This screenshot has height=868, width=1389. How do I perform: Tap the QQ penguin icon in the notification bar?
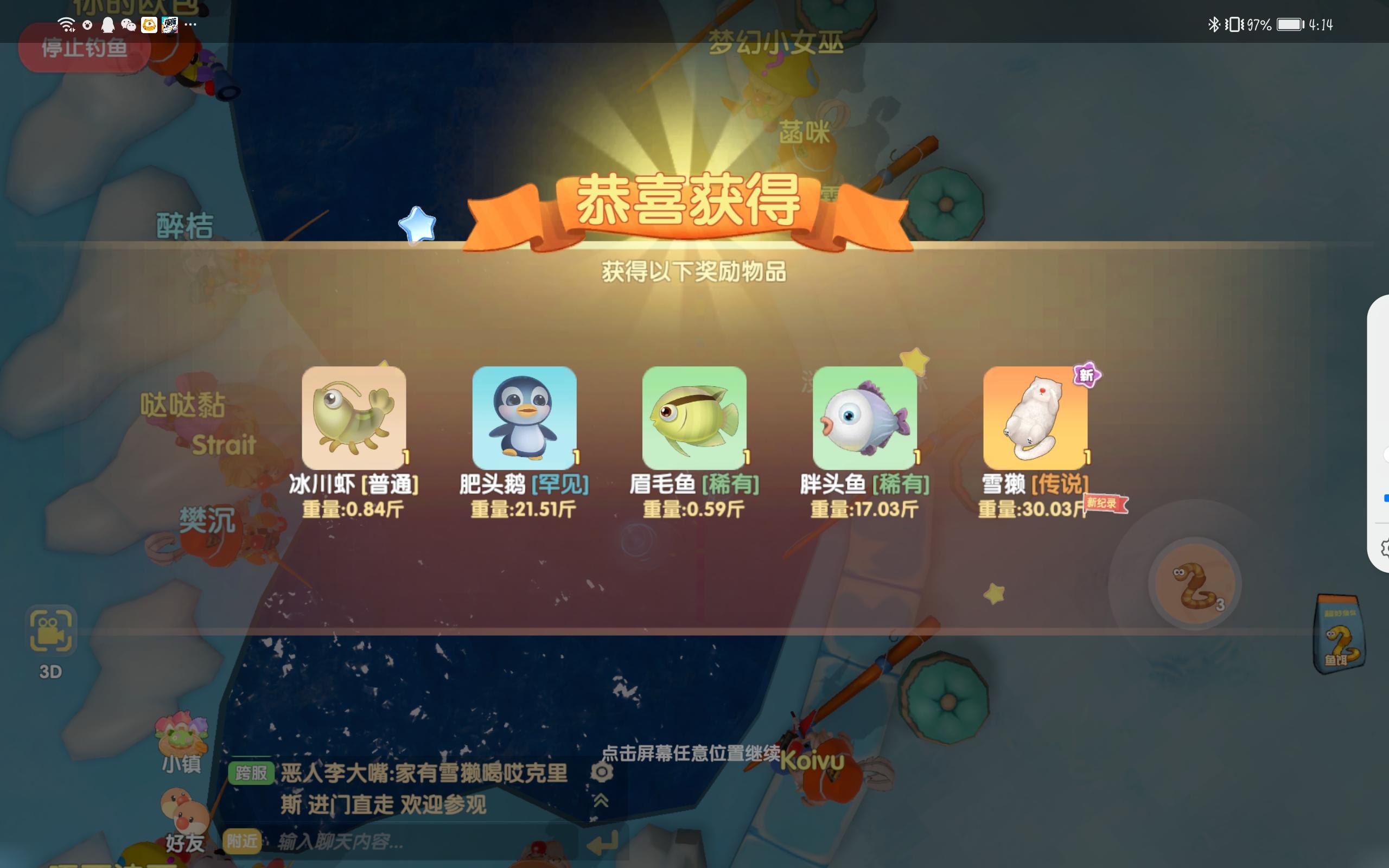click(x=107, y=25)
